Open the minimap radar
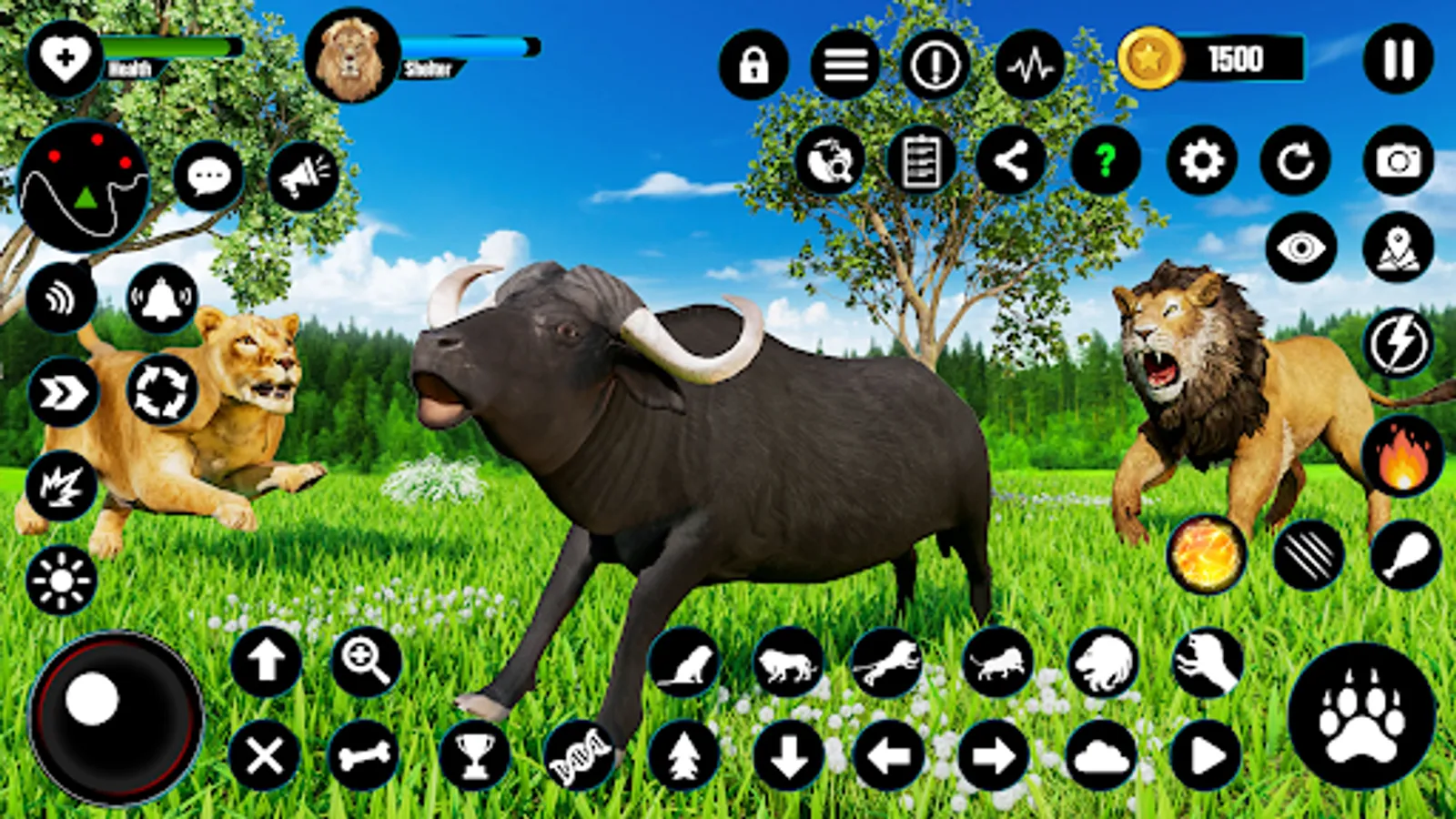Screen dimensions: 1456x819 coord(86,182)
